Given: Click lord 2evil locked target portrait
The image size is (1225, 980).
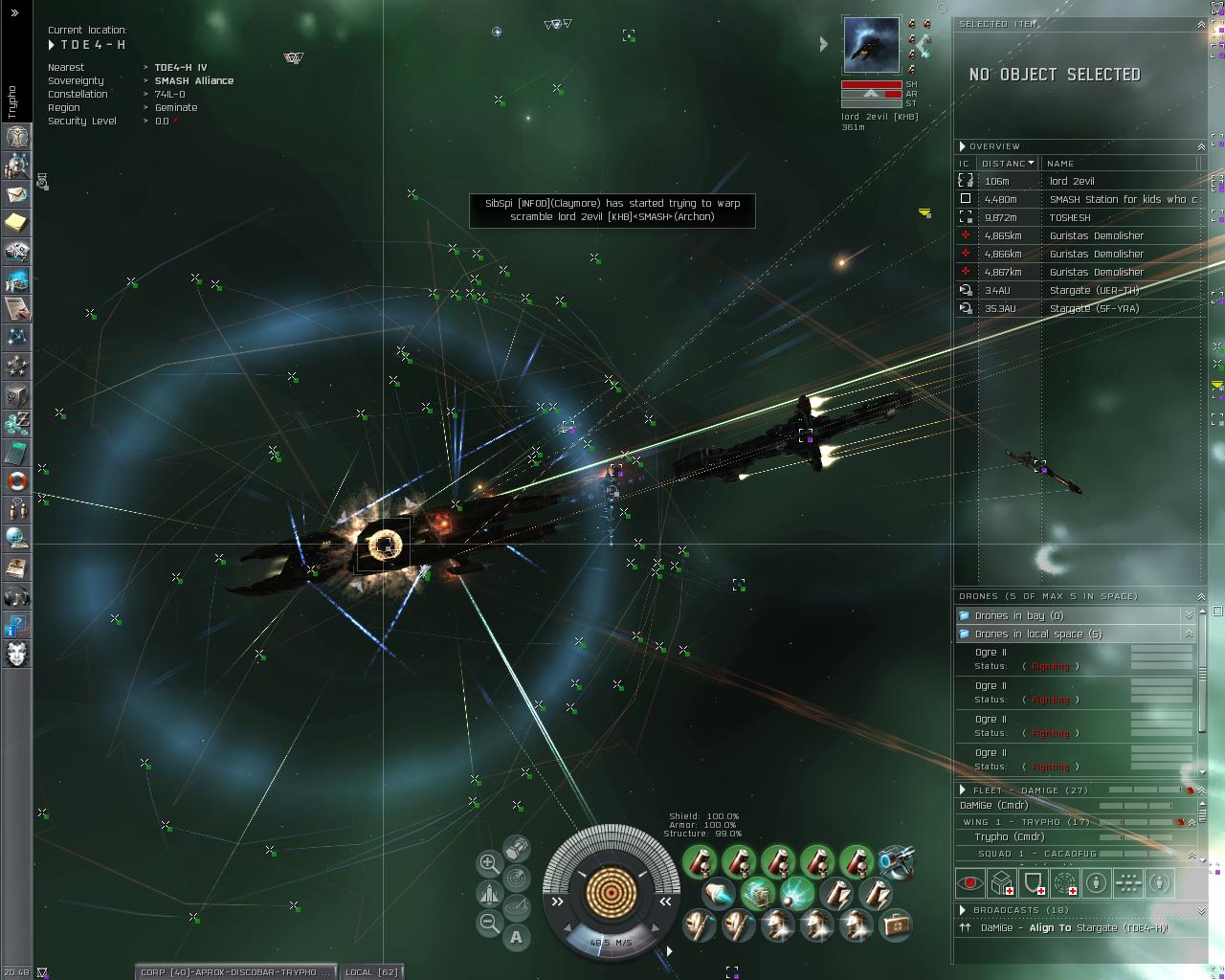Looking at the screenshot, I should click(x=871, y=45).
